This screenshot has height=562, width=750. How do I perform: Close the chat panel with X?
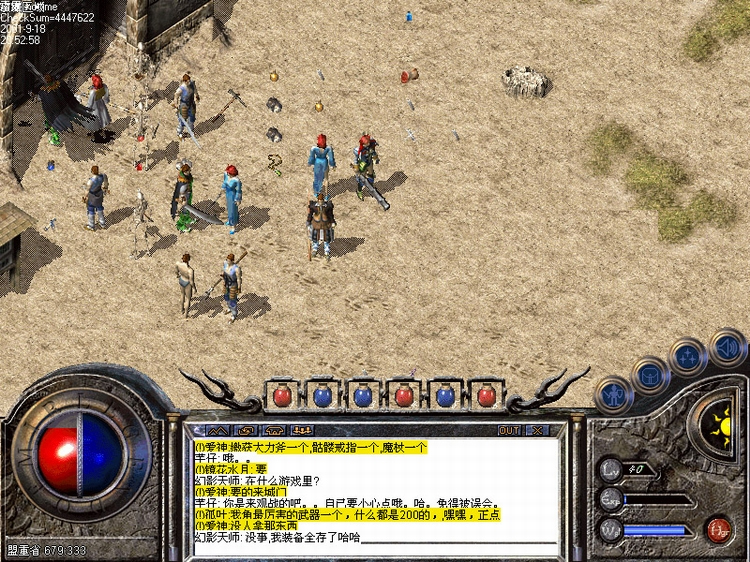[x=537, y=430]
